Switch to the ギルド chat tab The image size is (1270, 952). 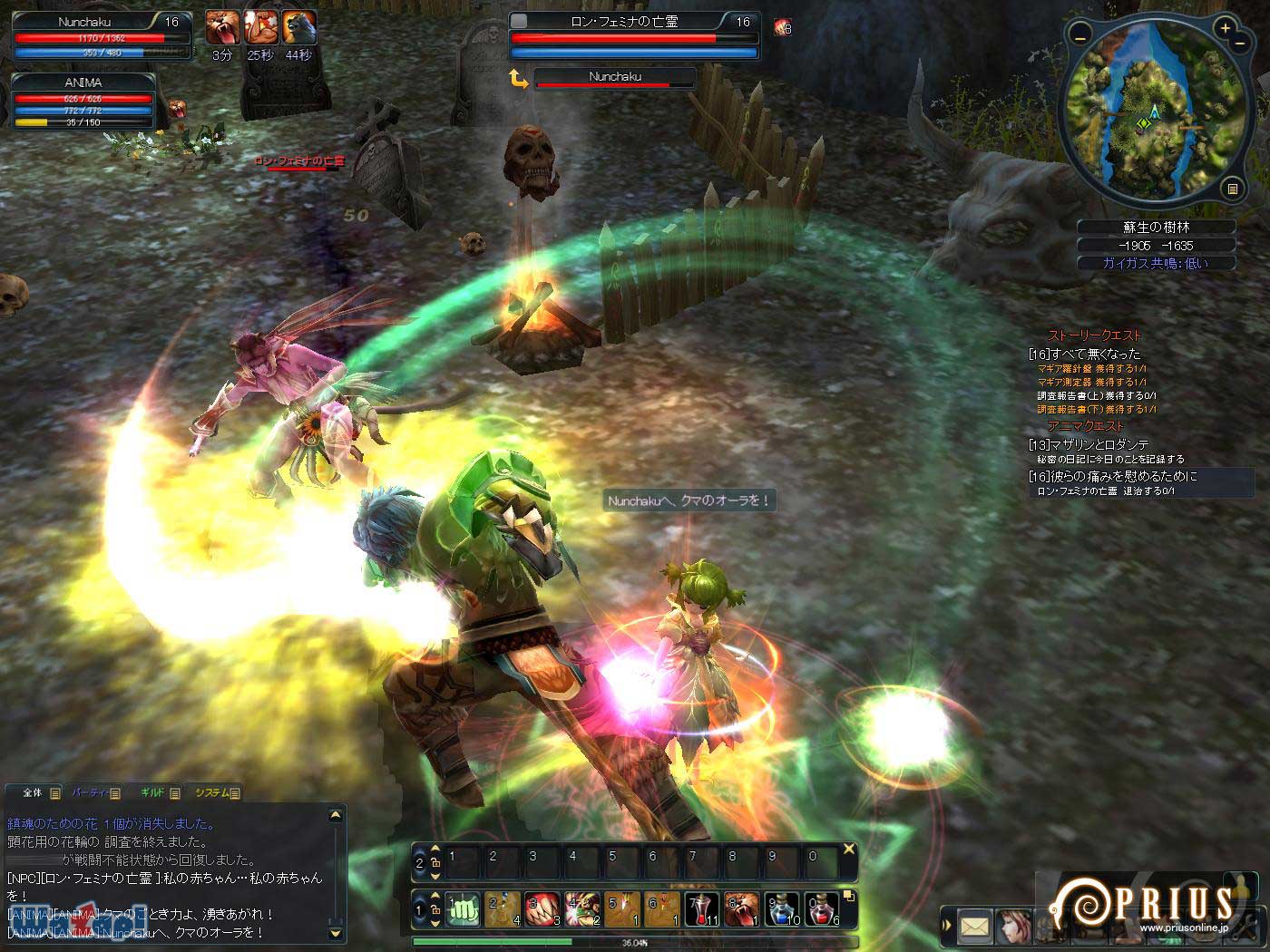[x=154, y=792]
